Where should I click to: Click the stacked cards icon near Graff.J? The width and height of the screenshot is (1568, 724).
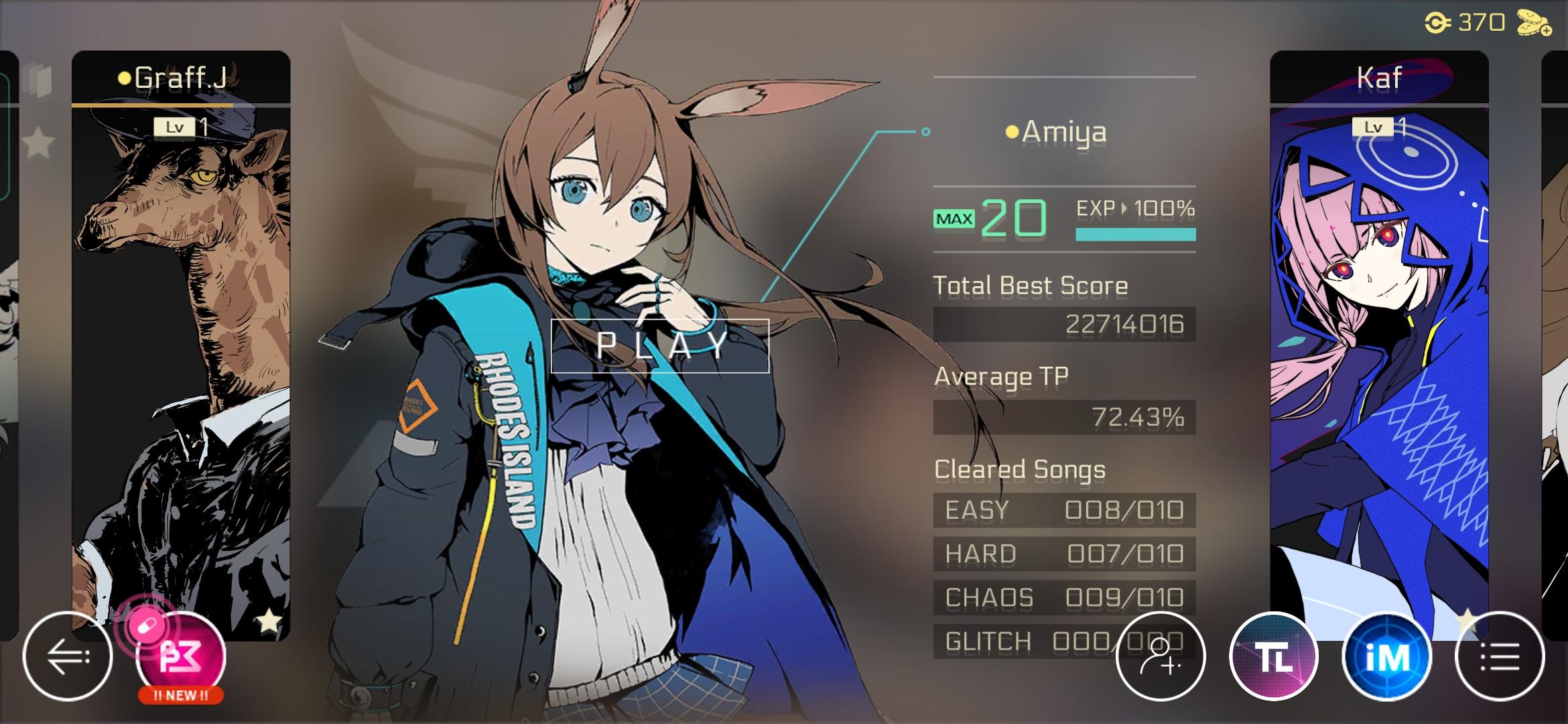38,80
